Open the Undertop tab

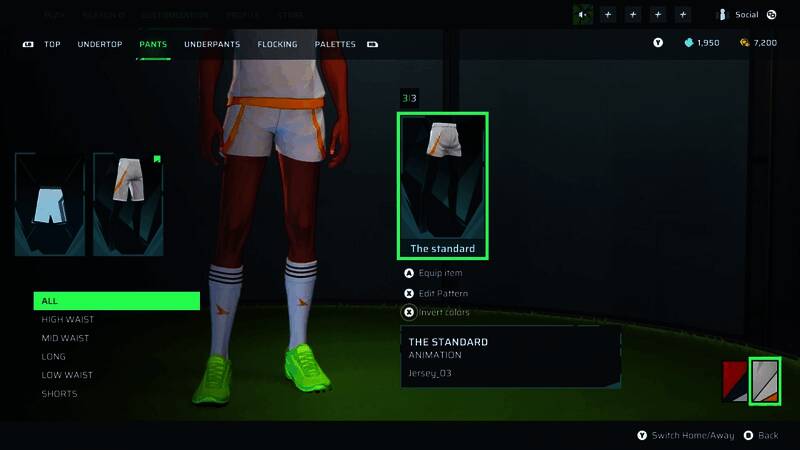(100, 44)
